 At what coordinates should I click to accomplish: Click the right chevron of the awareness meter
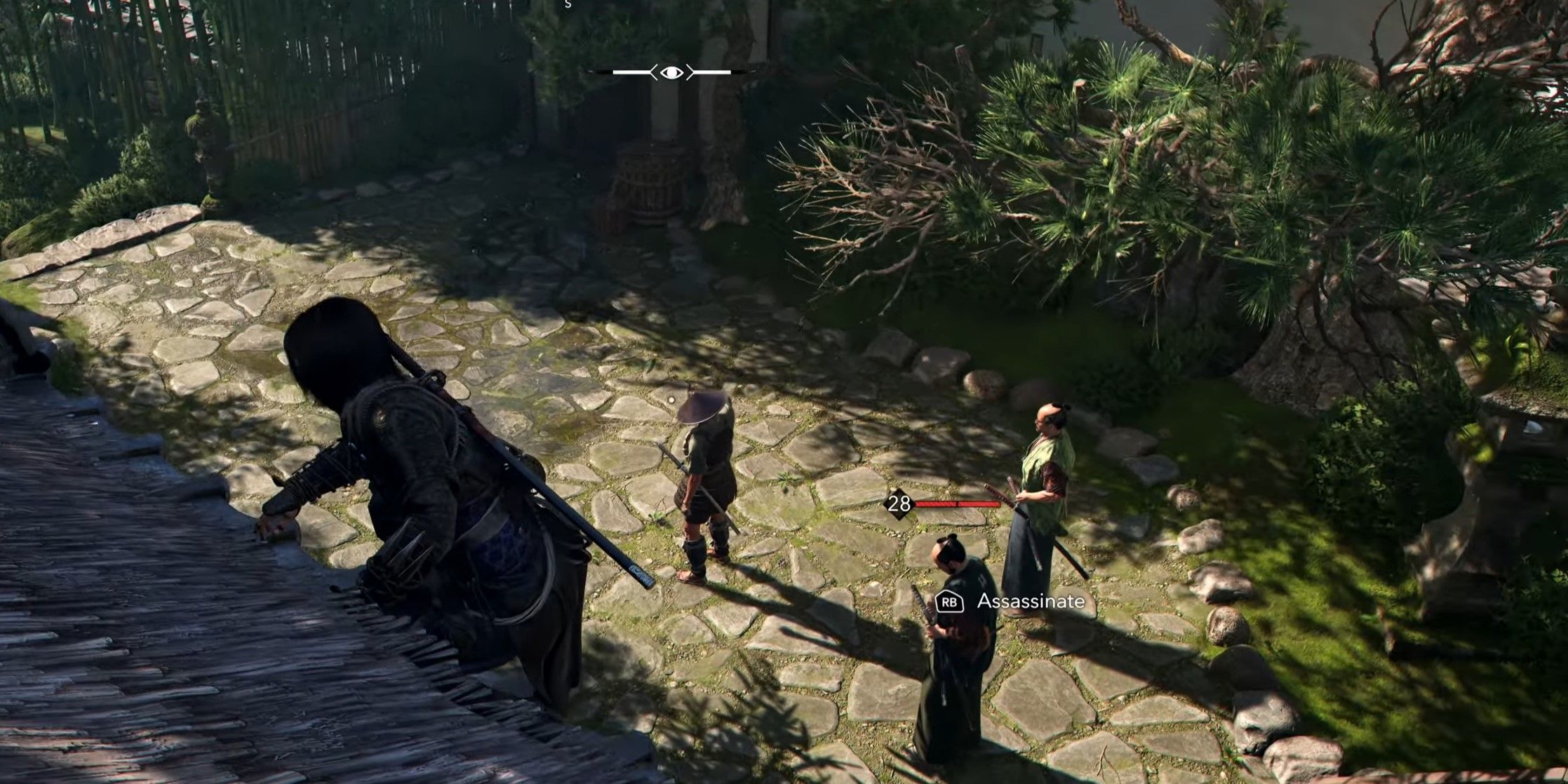click(690, 71)
